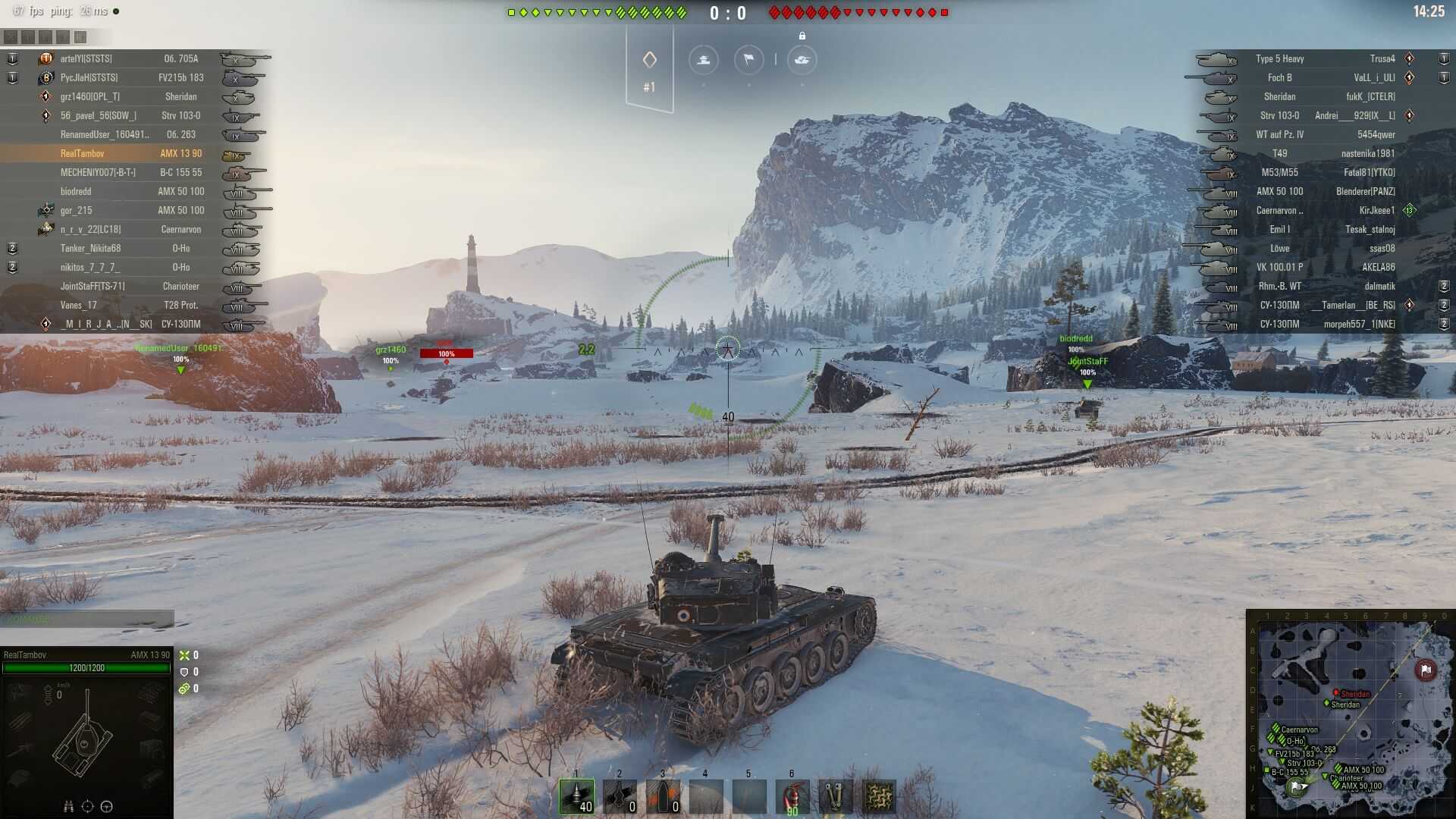1456x819 pixels.
Task: Click the camouflage net equipment icon
Action: [x=879, y=796]
